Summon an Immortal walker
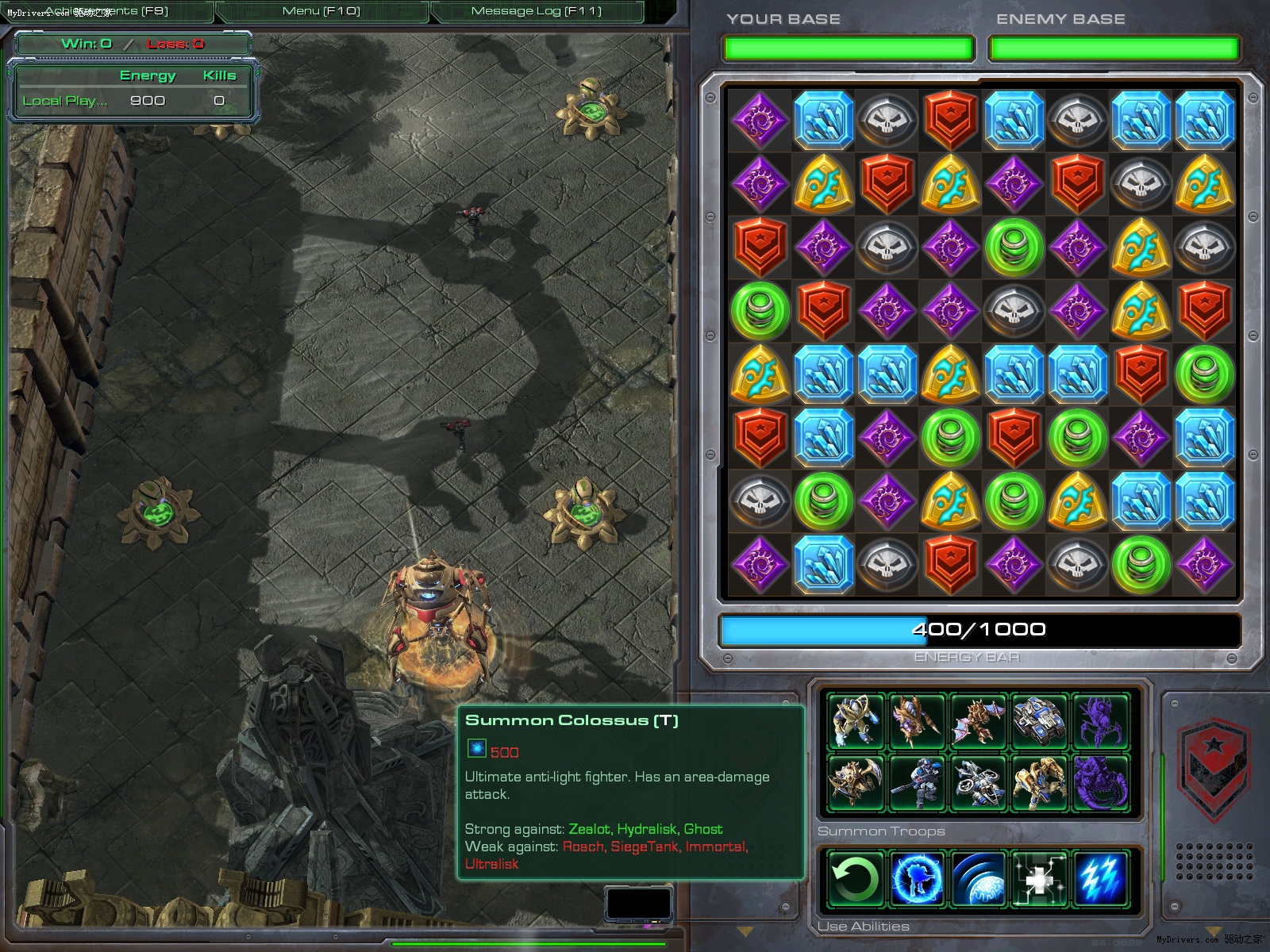The height and width of the screenshot is (952, 1270). (x=1039, y=782)
